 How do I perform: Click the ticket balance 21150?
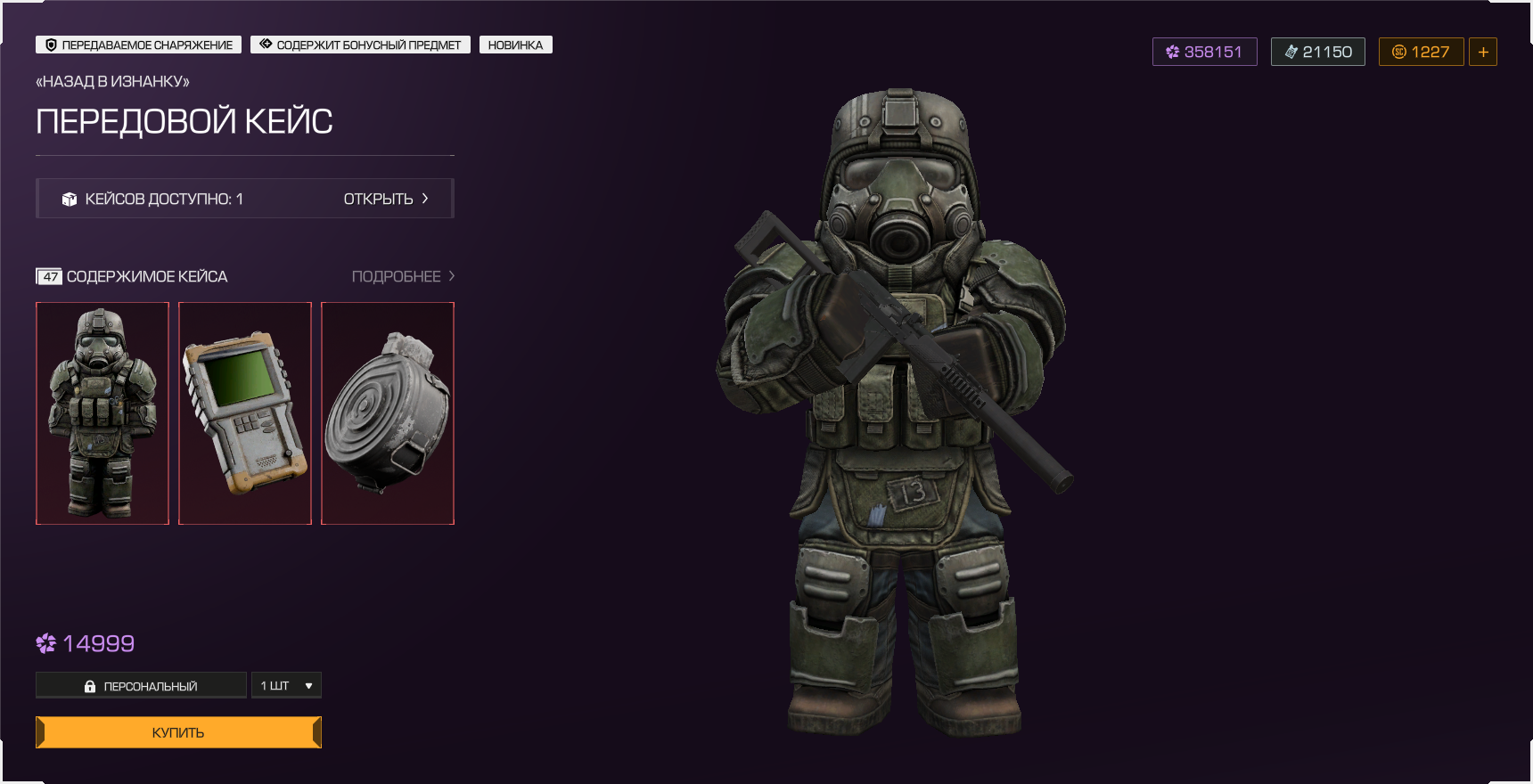pyautogui.click(x=1317, y=52)
